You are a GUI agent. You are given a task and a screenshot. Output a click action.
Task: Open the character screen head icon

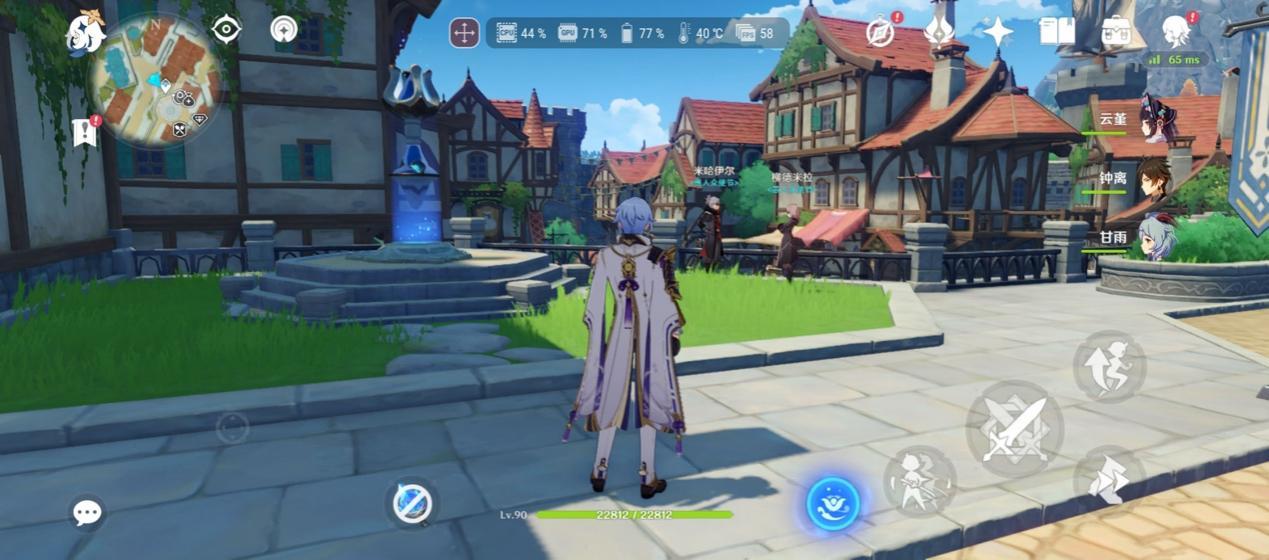pyautogui.click(x=1175, y=32)
